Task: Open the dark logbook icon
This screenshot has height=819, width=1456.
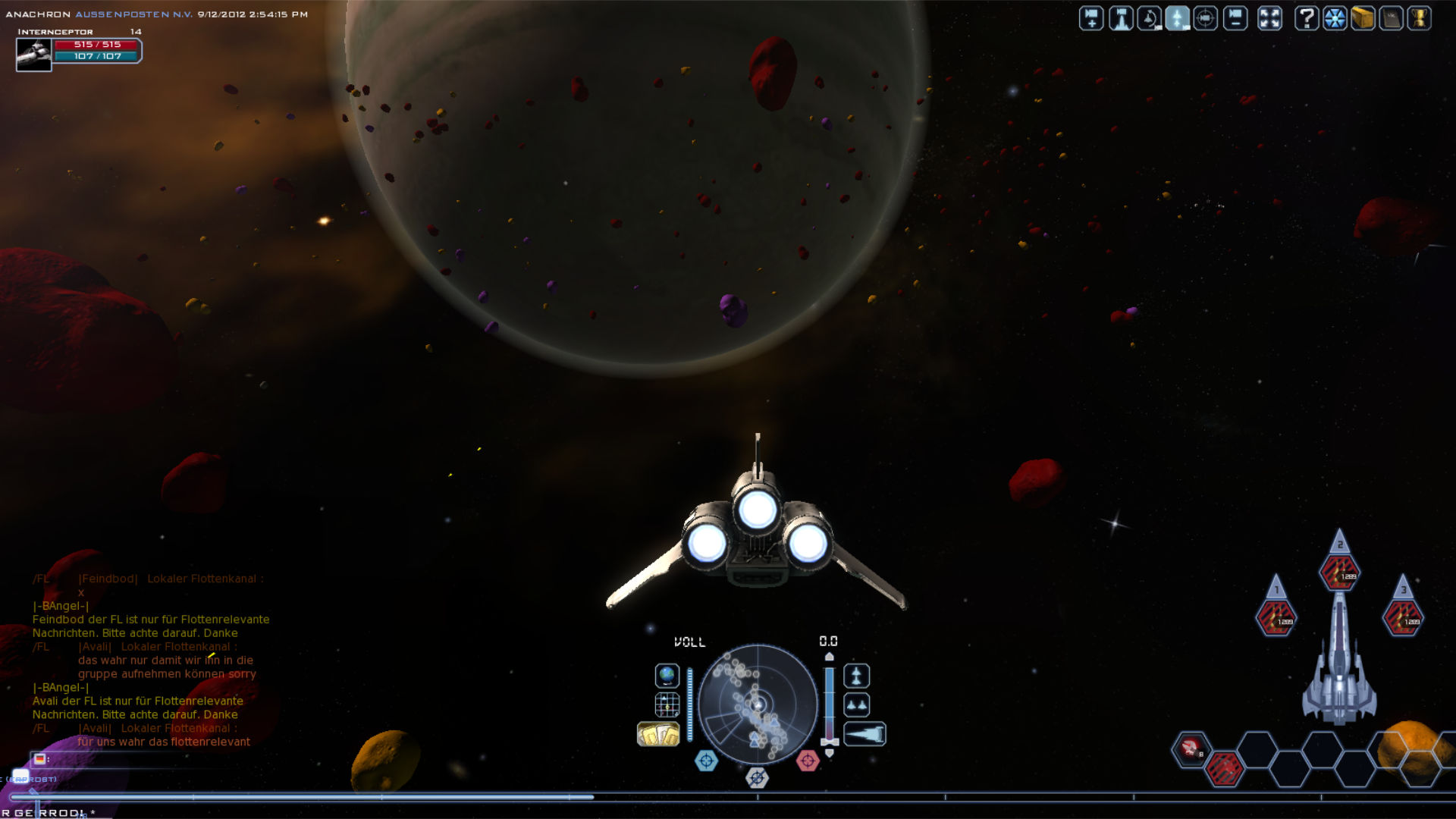Action: [1391, 18]
